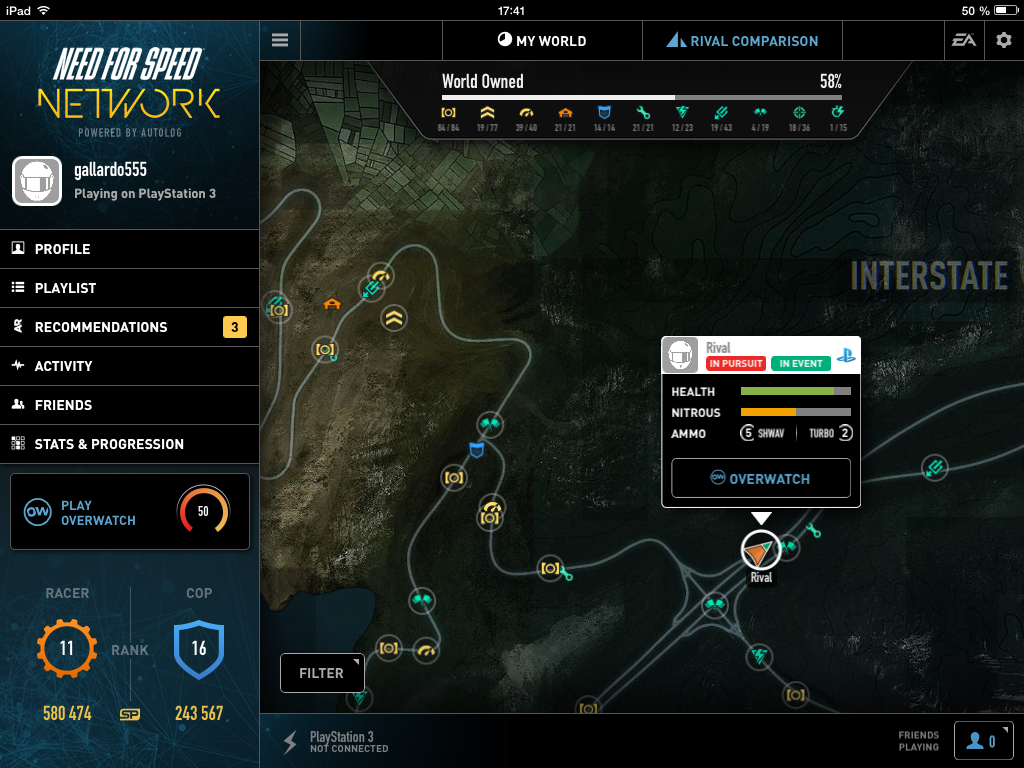Viewport: 1024px width, 768px height.
Task: Click Overwatch button in Rival popup
Action: [x=760, y=478]
